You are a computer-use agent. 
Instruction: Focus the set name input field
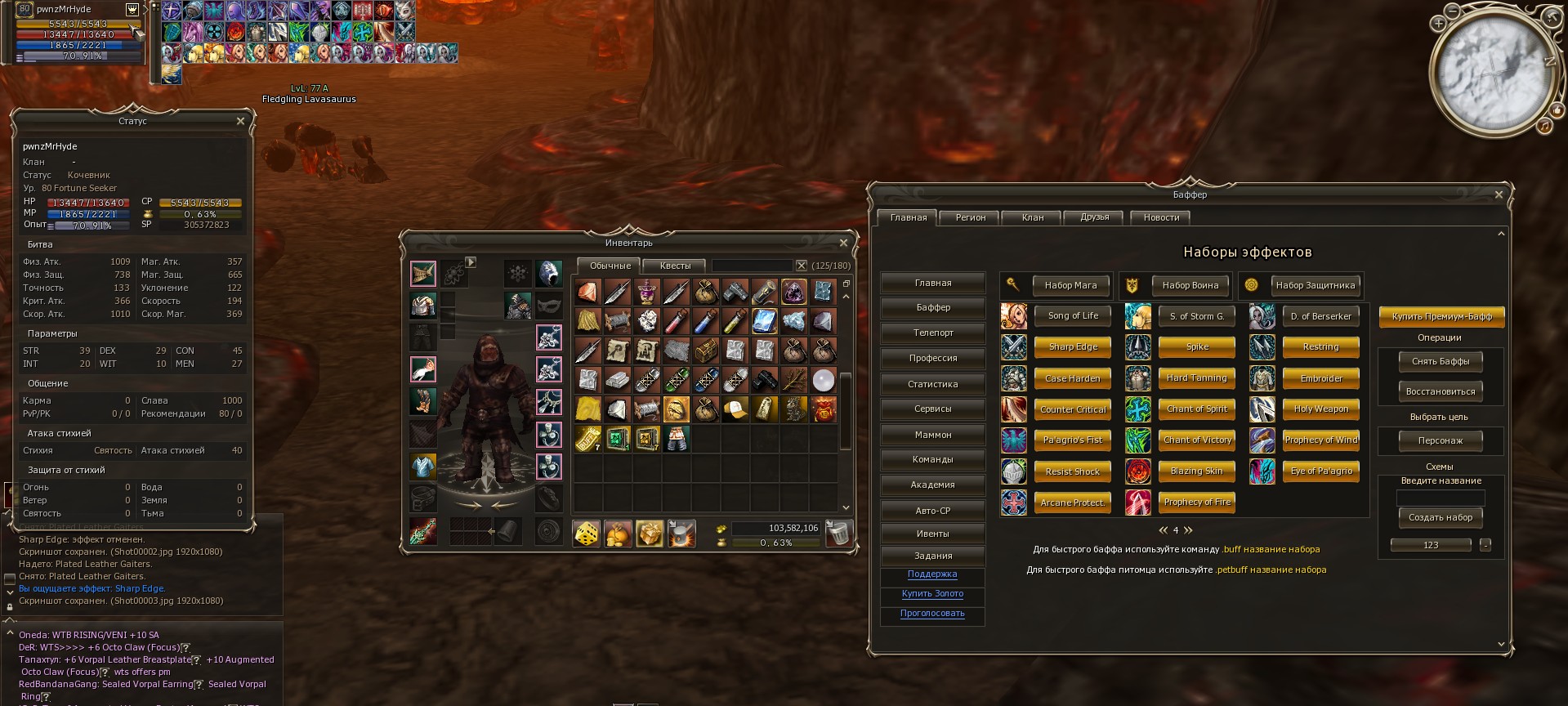click(x=1441, y=498)
